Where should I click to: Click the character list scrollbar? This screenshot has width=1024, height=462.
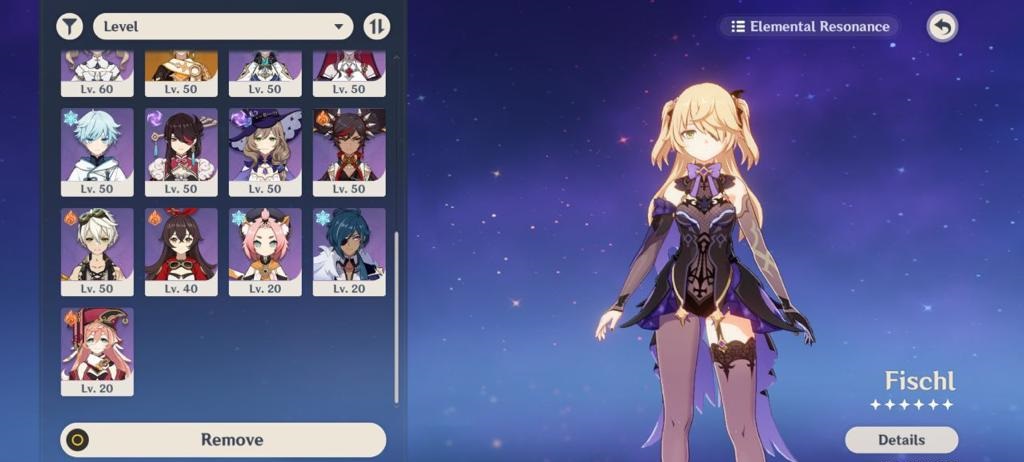pyautogui.click(x=396, y=315)
